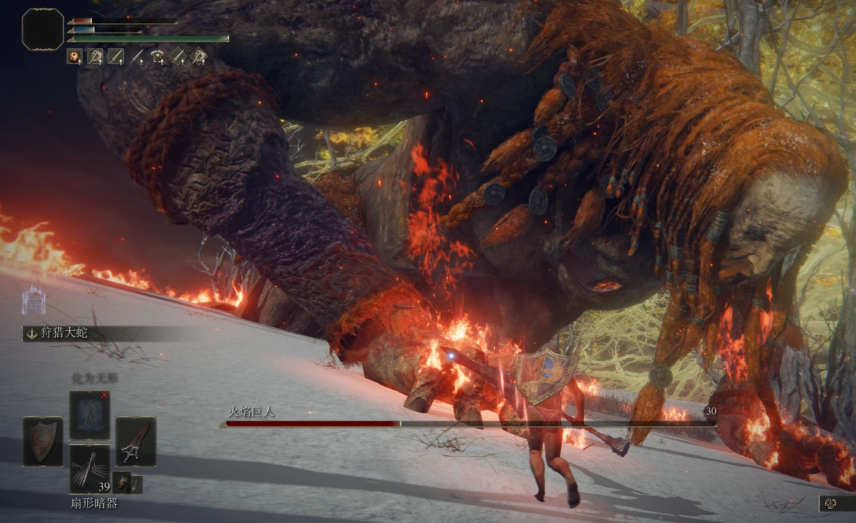This screenshot has width=856, height=523.
Task: Choose the Unseen Form spell slot
Action: click(x=89, y=413)
